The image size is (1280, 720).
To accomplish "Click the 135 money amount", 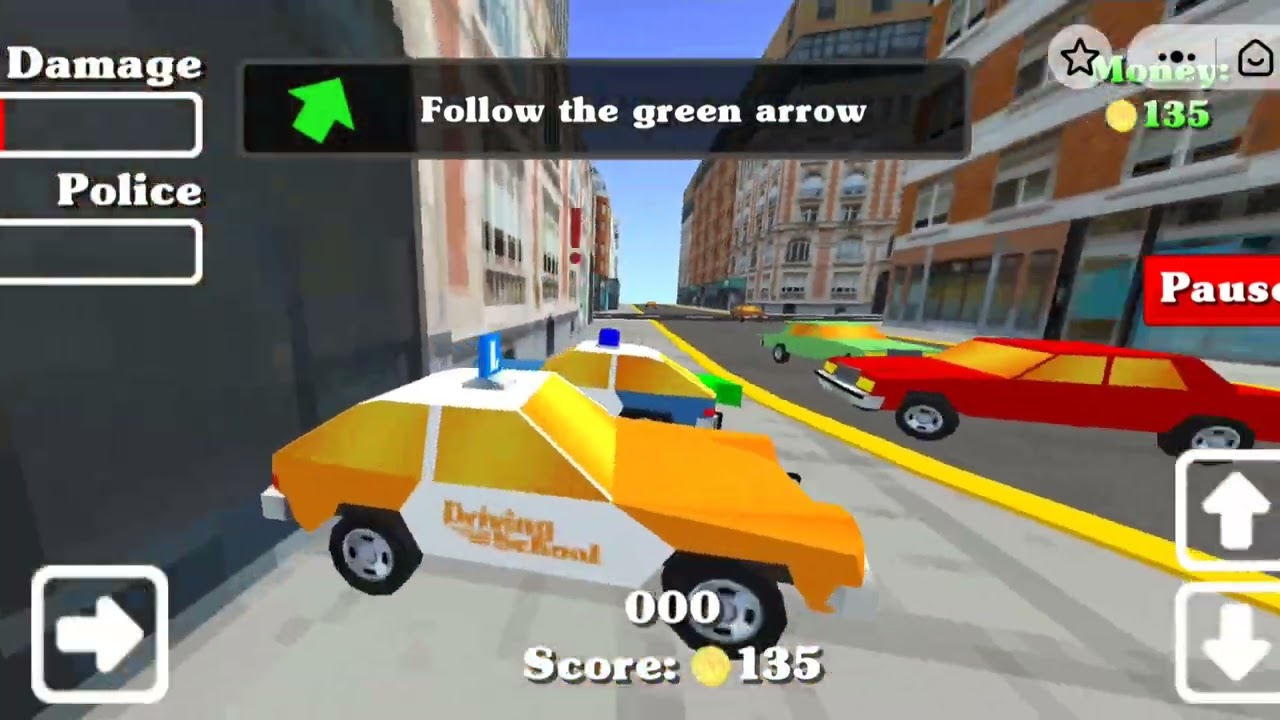I will [x=1175, y=115].
